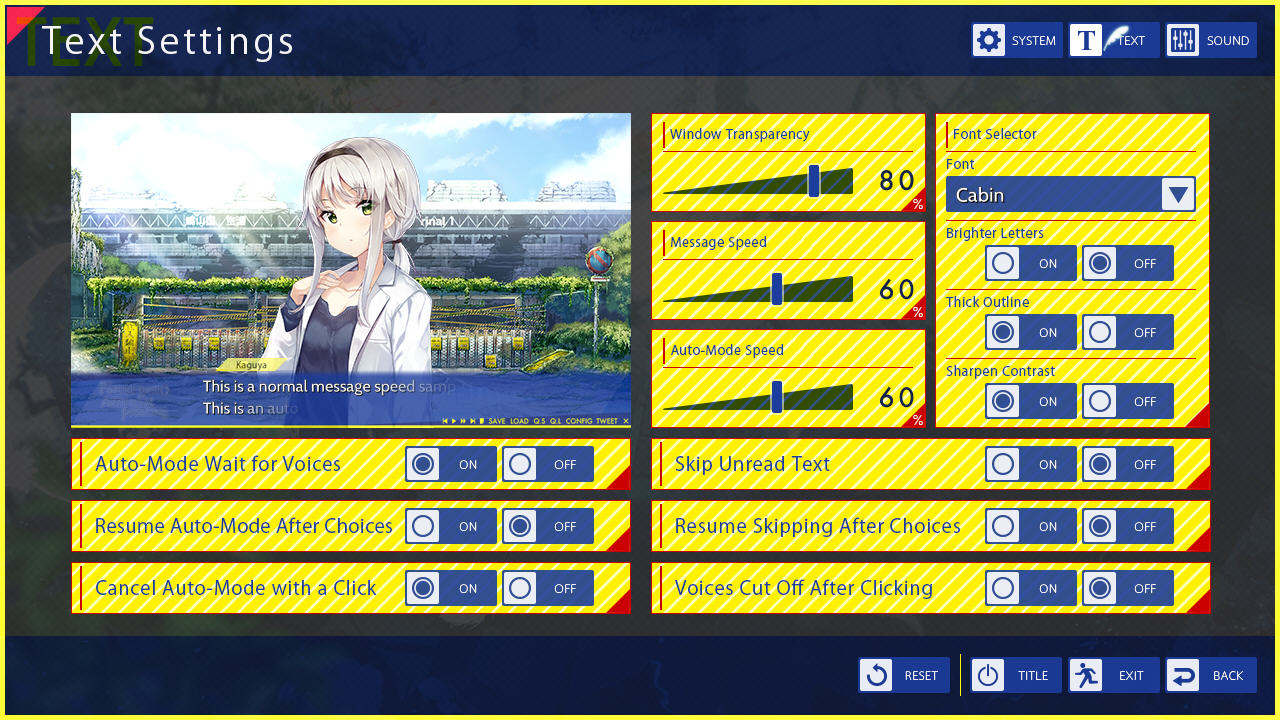Click the Back return-arrow icon

point(1184,675)
